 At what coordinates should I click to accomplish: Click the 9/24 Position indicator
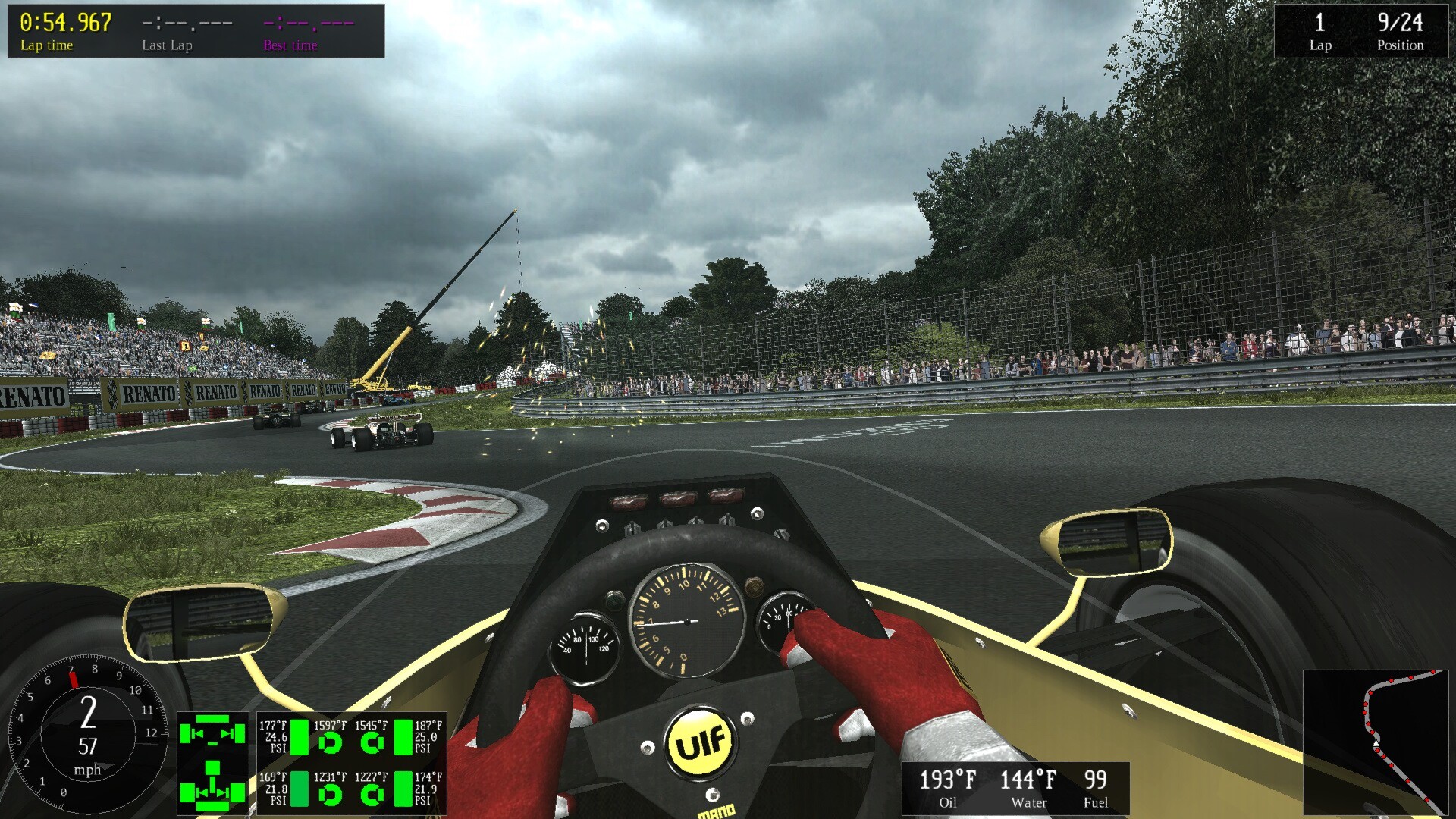coord(1399,24)
